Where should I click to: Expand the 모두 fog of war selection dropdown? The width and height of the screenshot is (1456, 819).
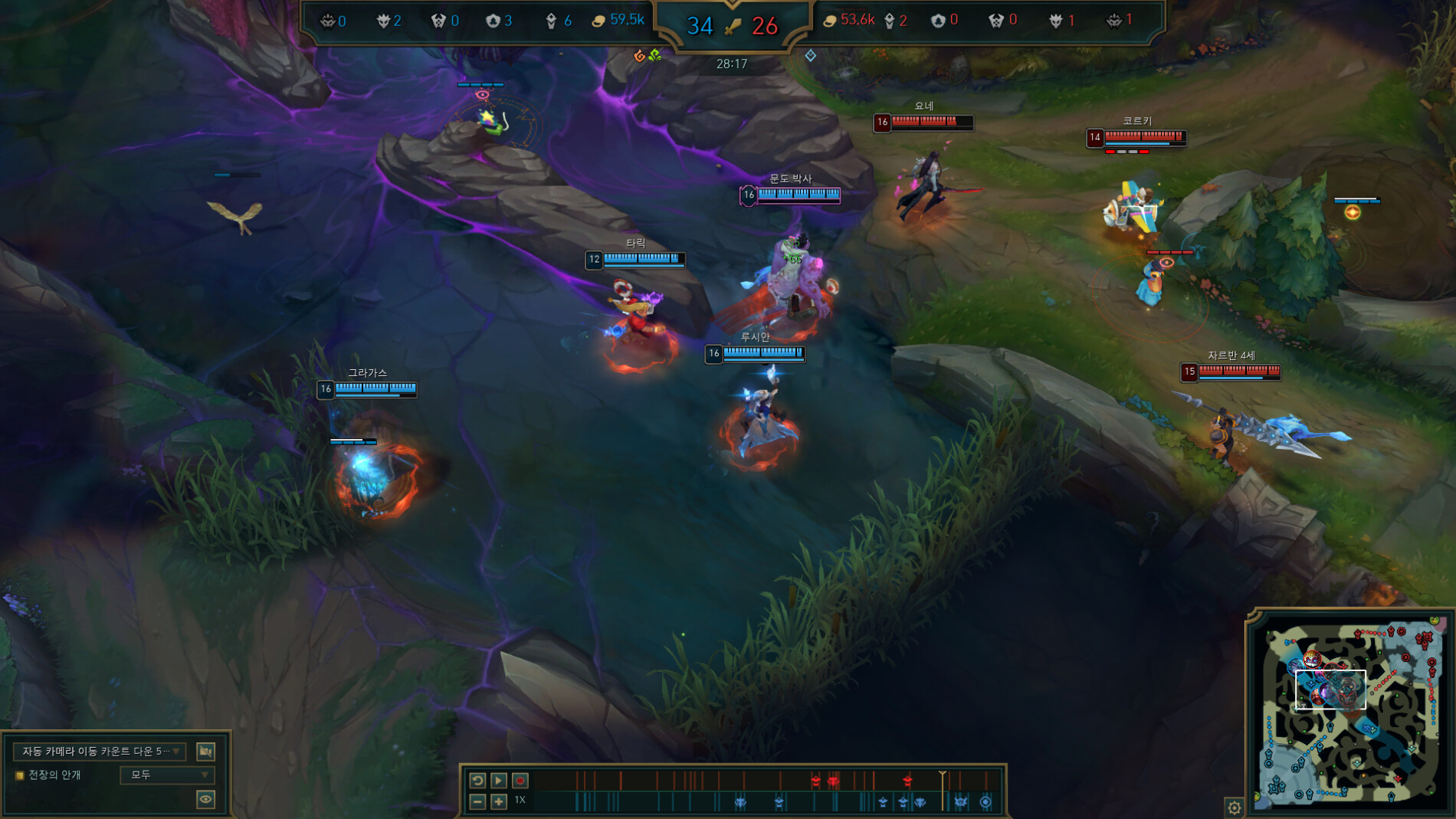[169, 775]
